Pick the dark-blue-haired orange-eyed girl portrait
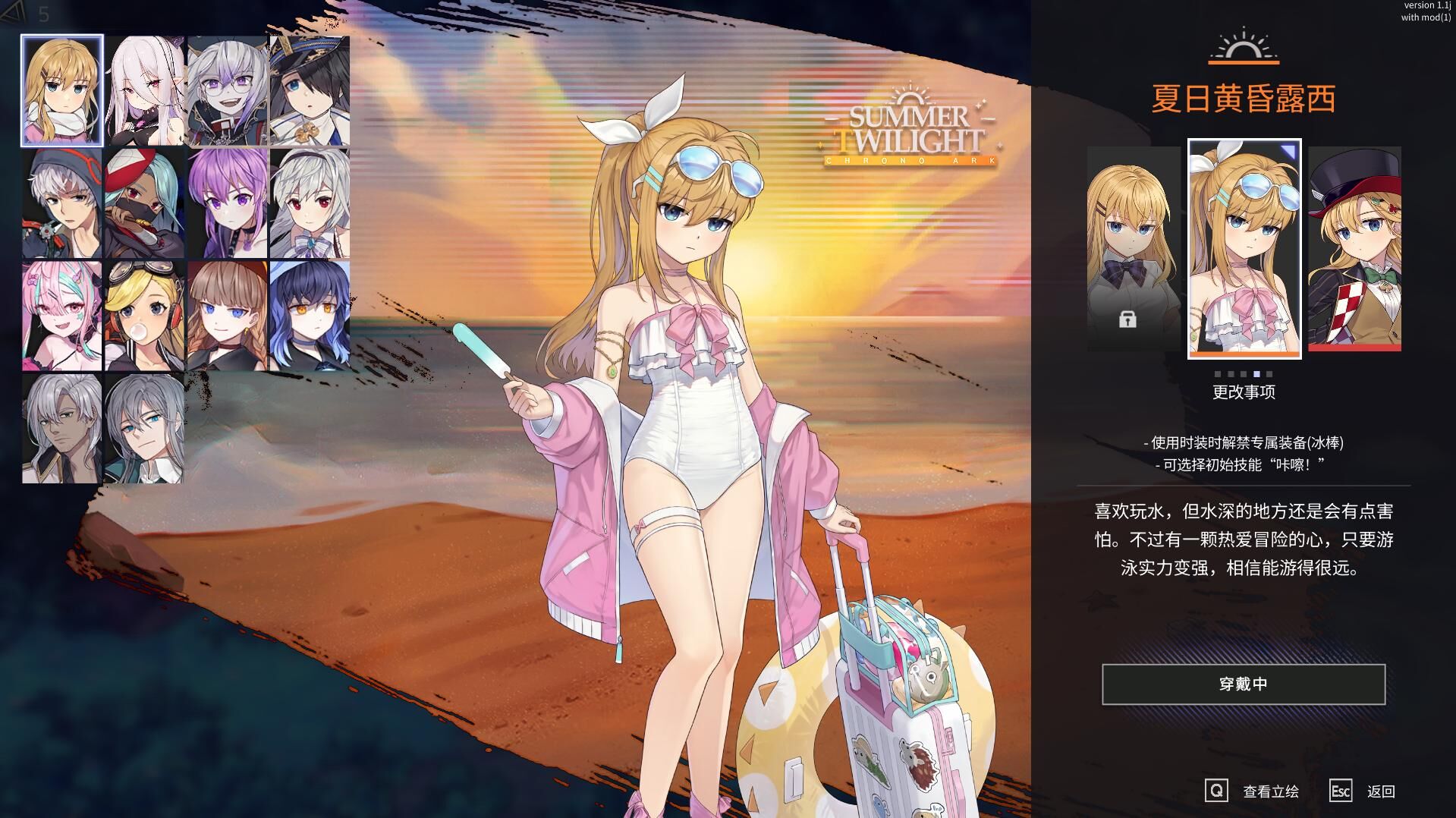This screenshot has width=1456, height=818. tap(310, 316)
